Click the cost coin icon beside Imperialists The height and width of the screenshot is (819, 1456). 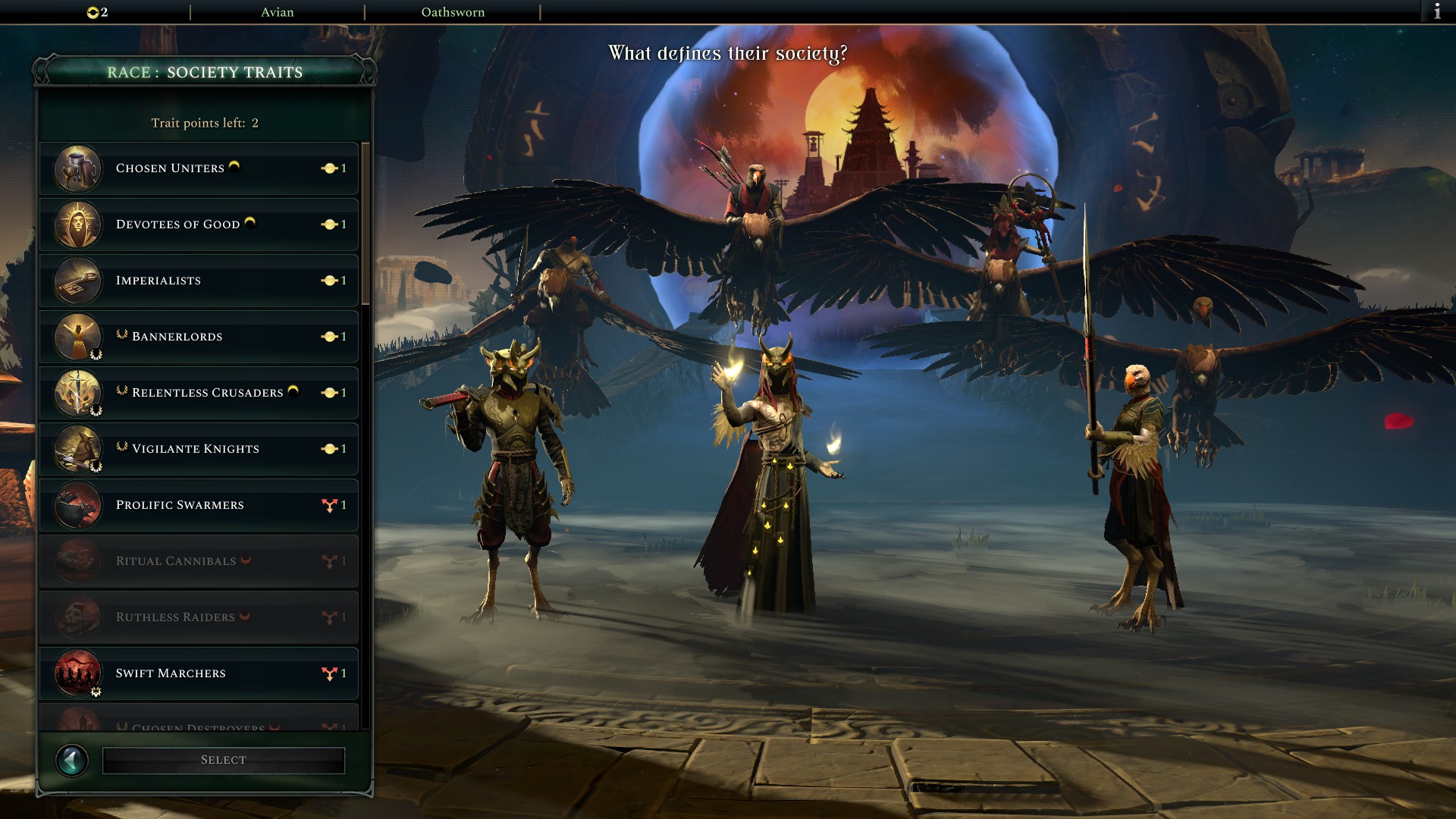pyautogui.click(x=330, y=281)
